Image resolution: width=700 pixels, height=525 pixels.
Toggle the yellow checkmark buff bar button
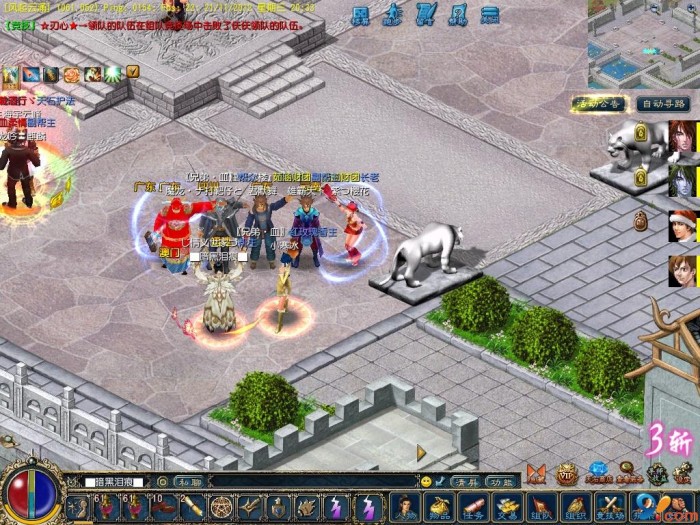tap(132, 72)
